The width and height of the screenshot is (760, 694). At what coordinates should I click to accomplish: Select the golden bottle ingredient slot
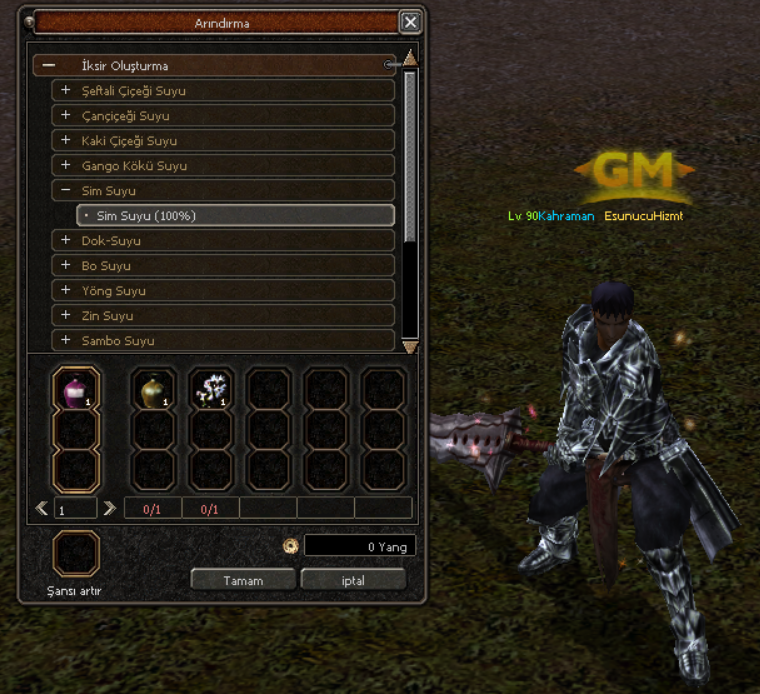[154, 389]
